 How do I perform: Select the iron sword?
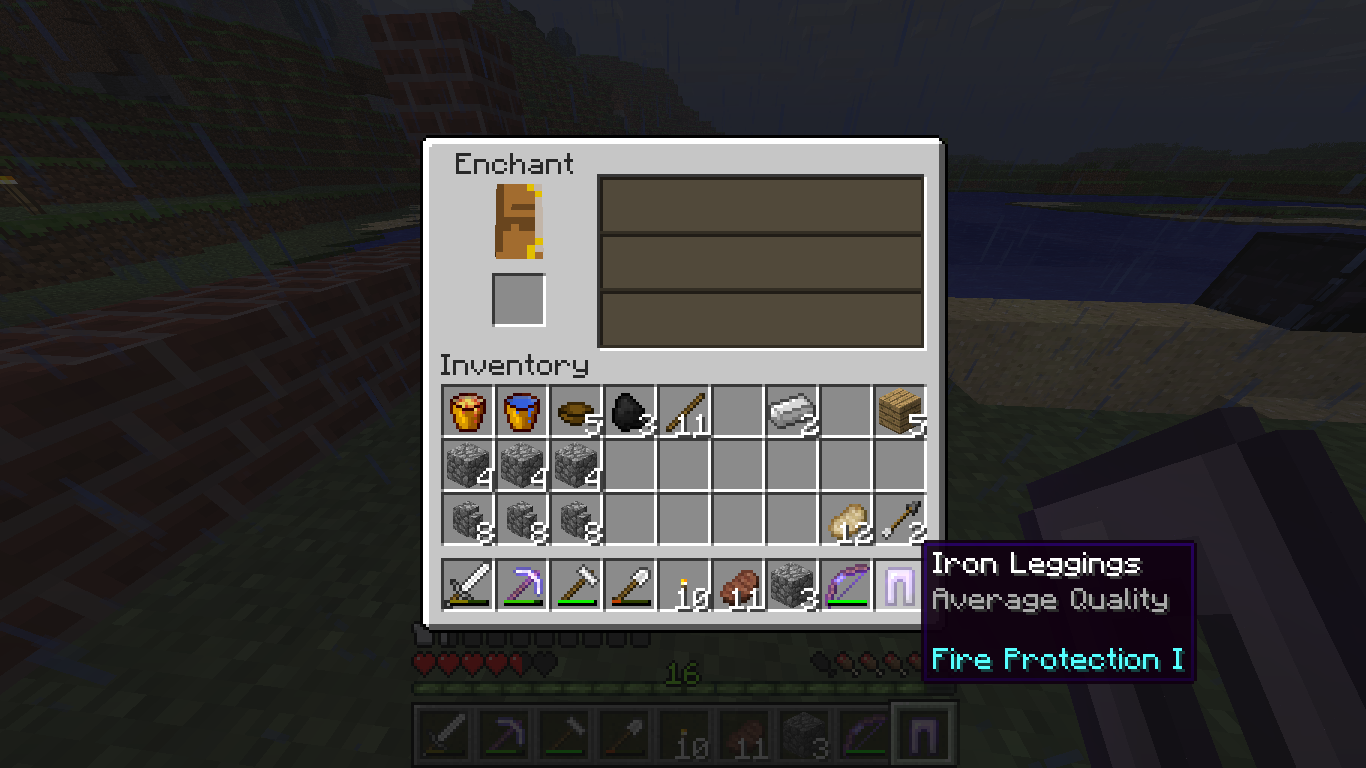467,585
